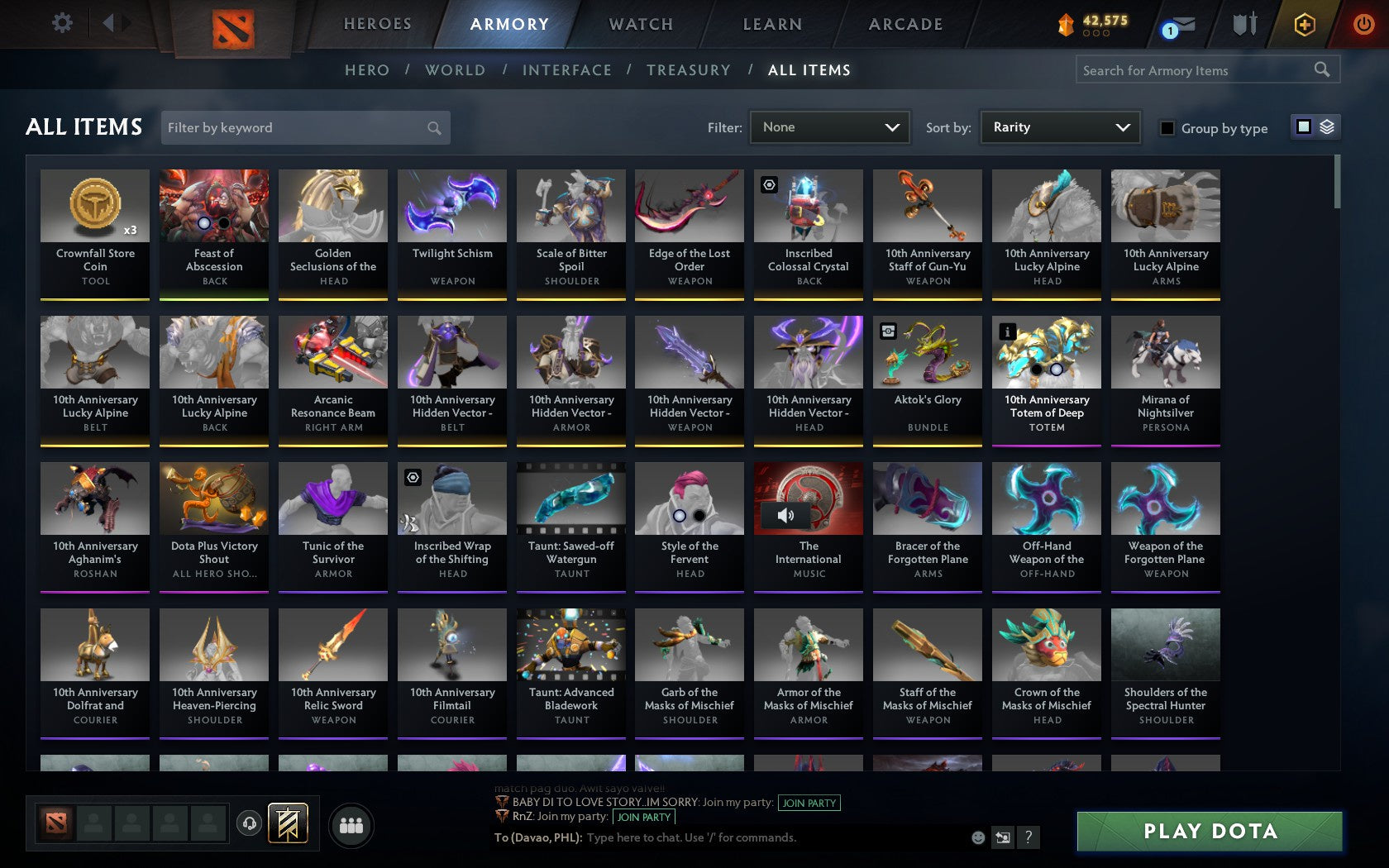
Task: Enable the Group by type checkbox
Action: click(x=1166, y=129)
